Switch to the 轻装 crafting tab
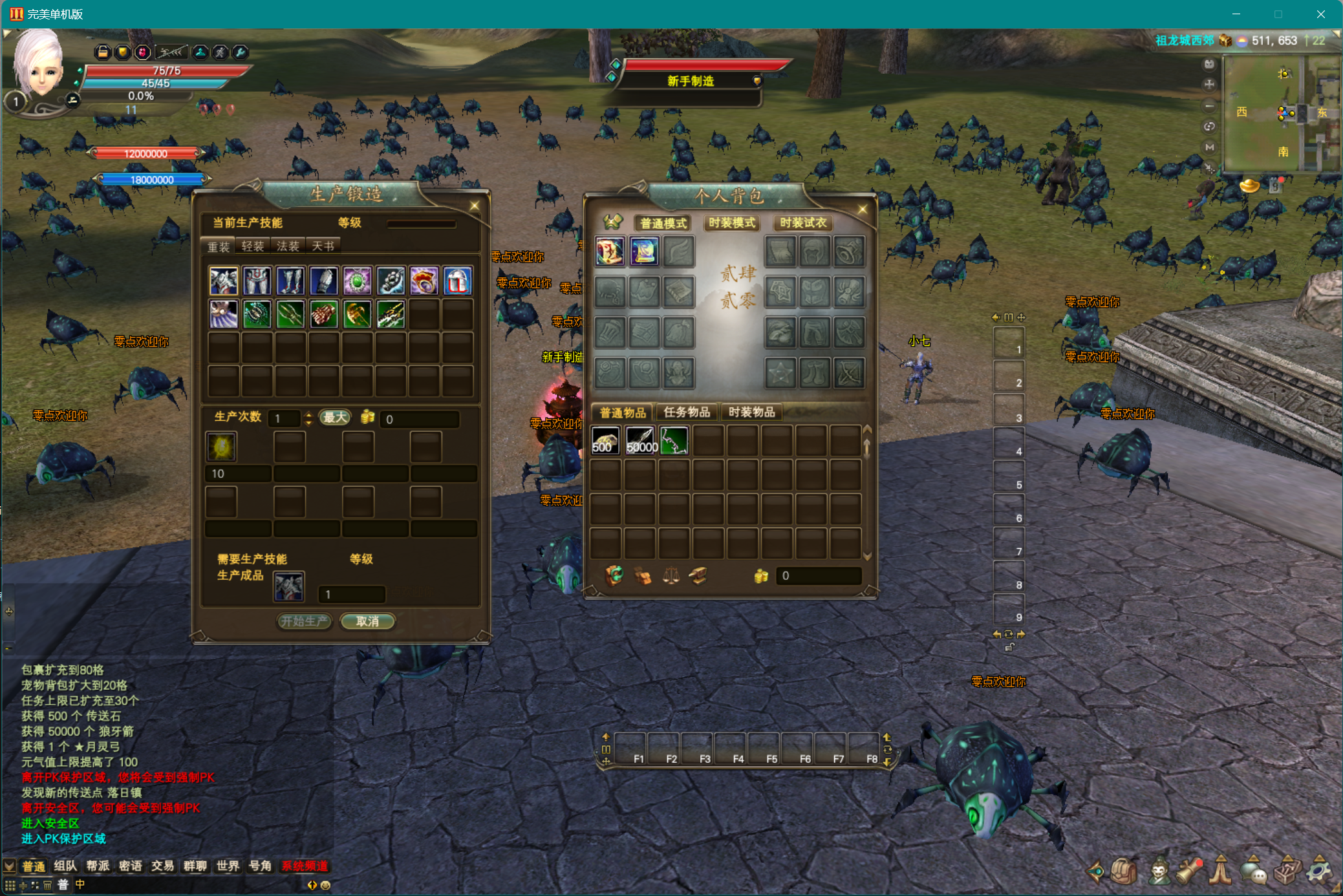Image resolution: width=1343 pixels, height=896 pixels. tap(252, 246)
